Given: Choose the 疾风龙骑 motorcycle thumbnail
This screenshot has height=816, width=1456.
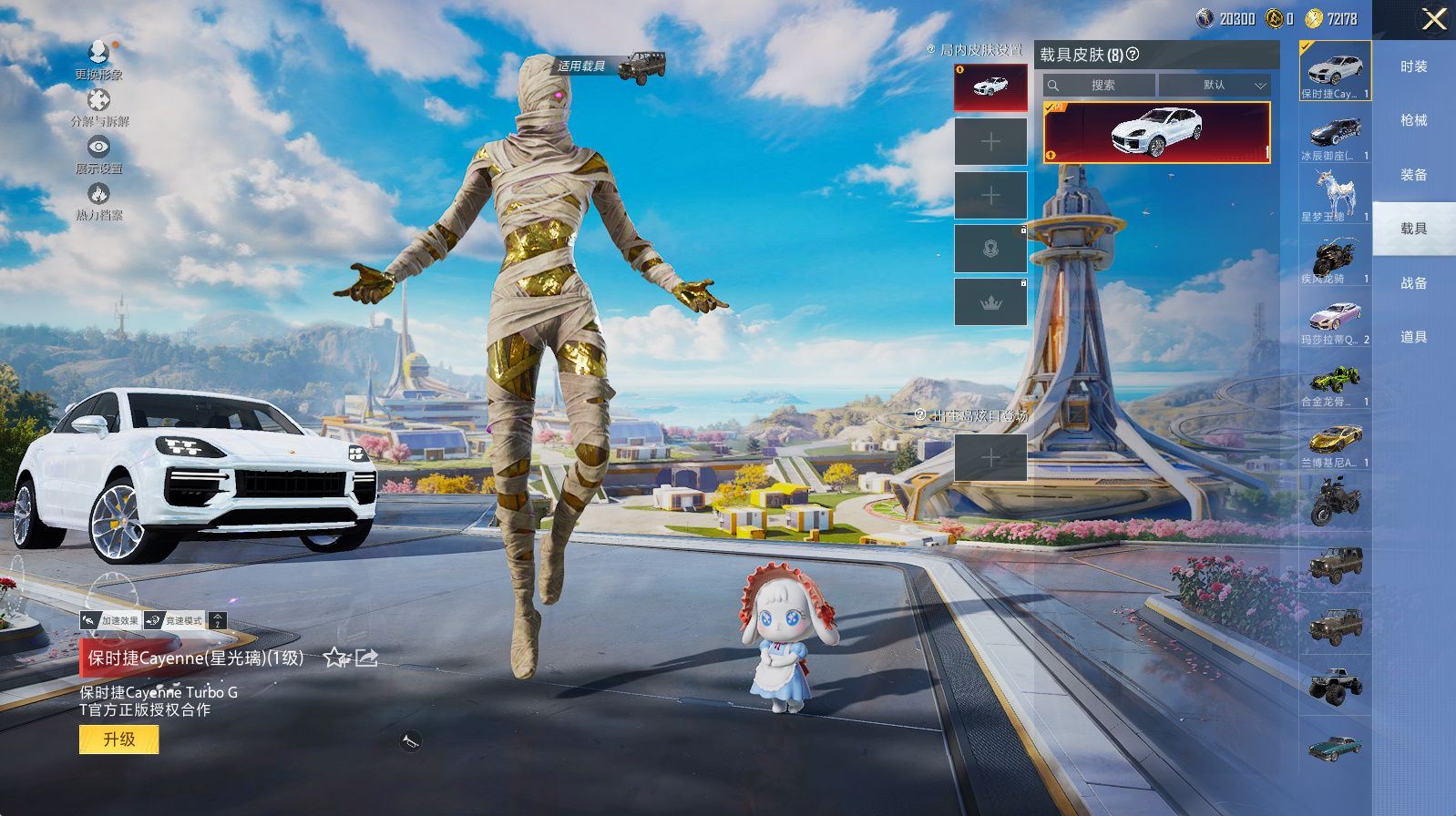Looking at the screenshot, I should (1335, 259).
